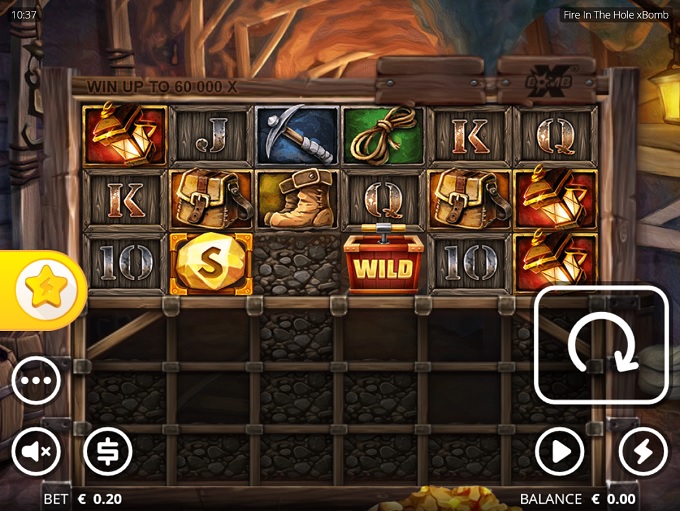The width and height of the screenshot is (680, 511).
Task: Open the bet settings dollar button
Action: [x=107, y=453]
